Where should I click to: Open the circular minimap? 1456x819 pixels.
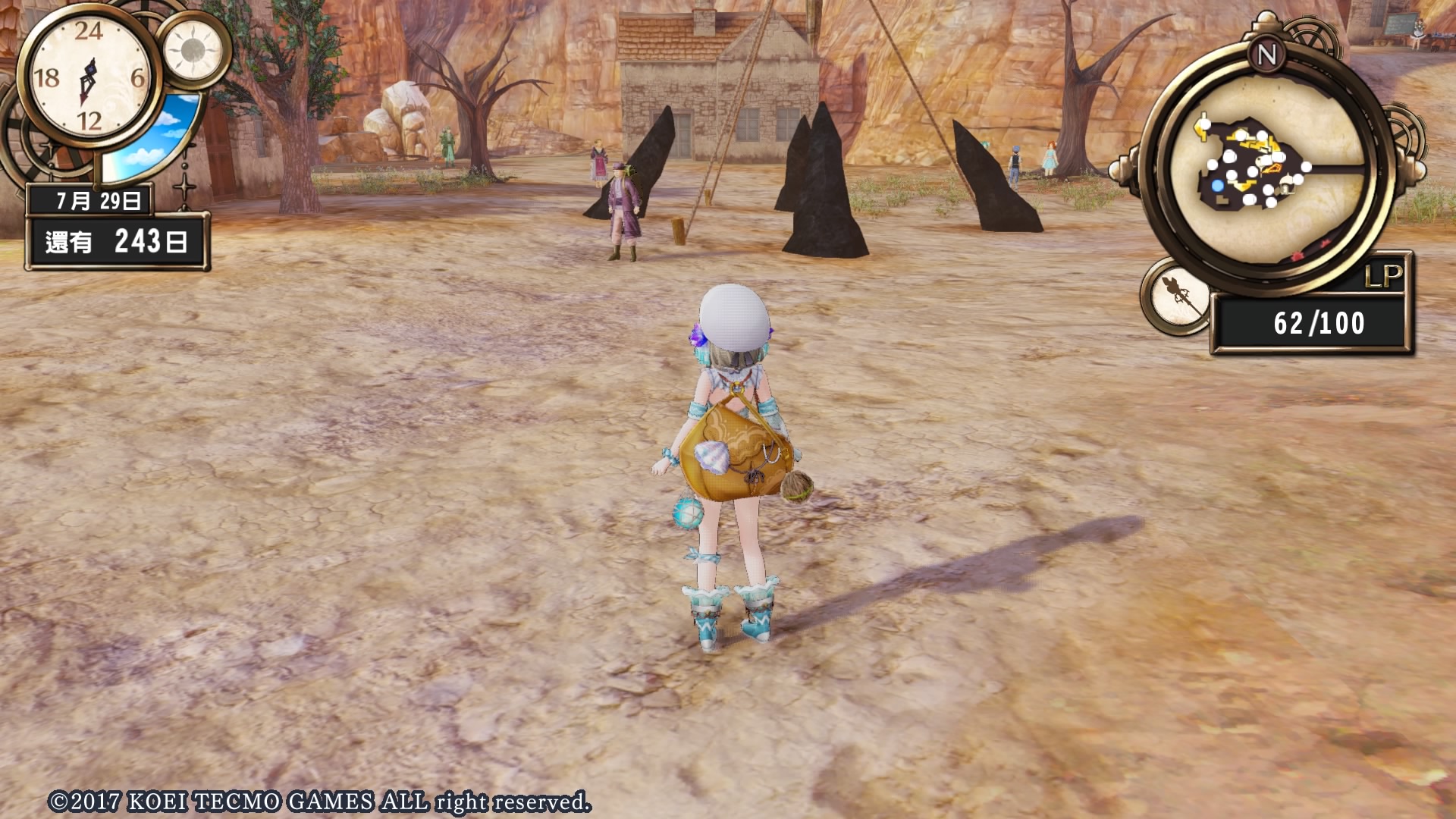(x=1267, y=170)
